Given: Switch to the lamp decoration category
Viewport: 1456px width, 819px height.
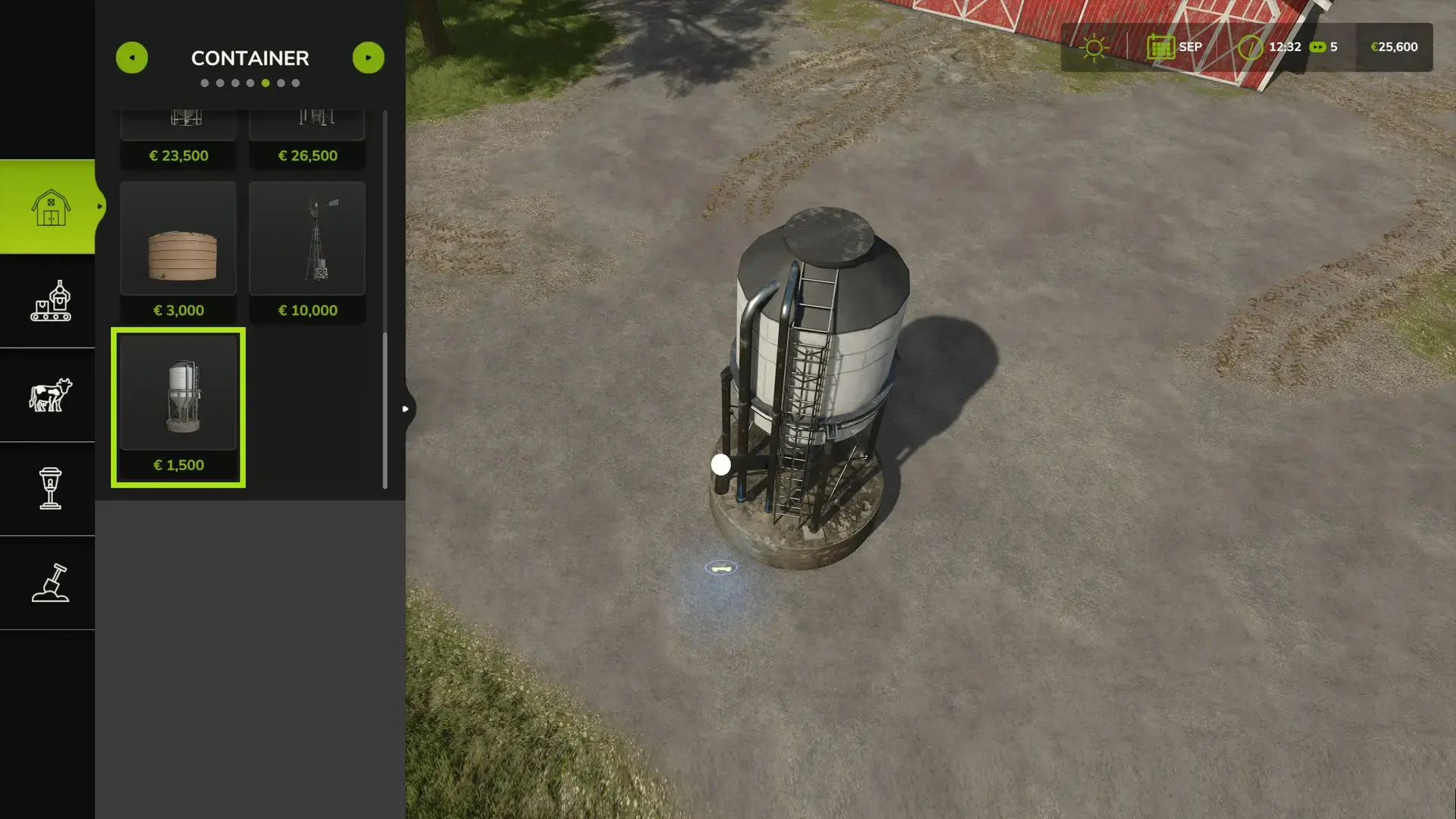Looking at the screenshot, I should [50, 488].
